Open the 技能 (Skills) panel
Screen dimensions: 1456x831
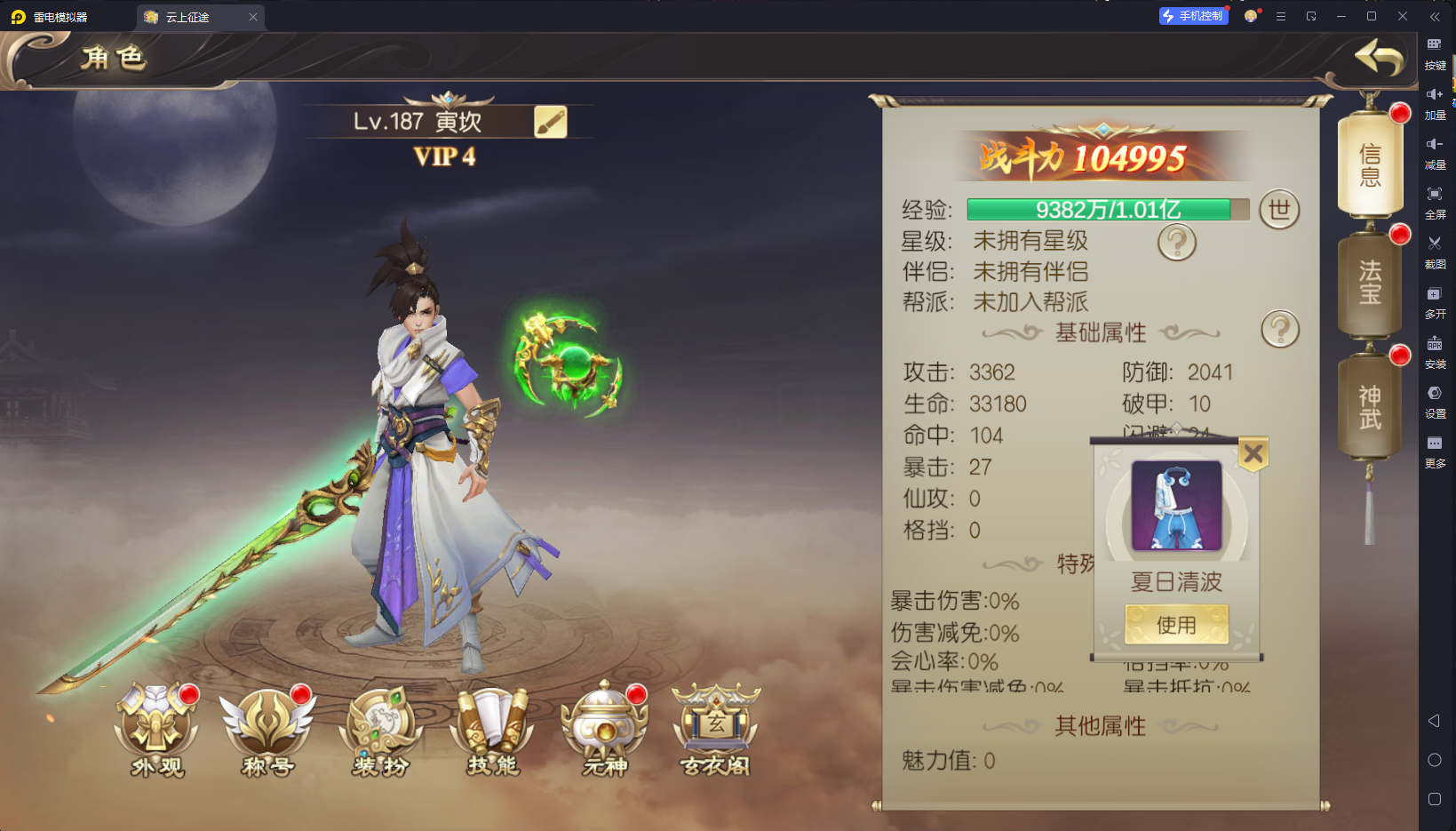point(492,729)
